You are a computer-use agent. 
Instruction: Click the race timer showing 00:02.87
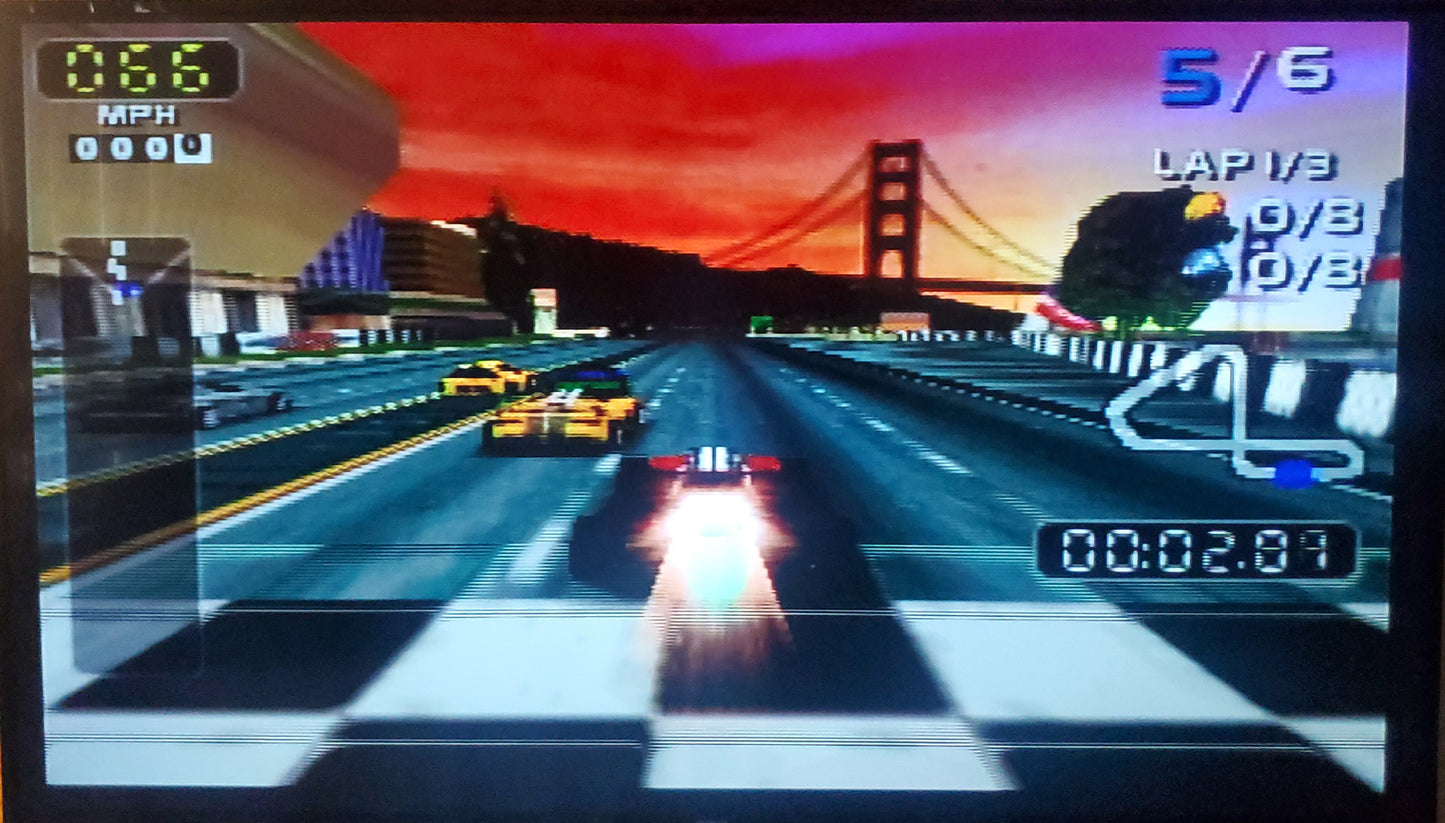click(x=1197, y=545)
